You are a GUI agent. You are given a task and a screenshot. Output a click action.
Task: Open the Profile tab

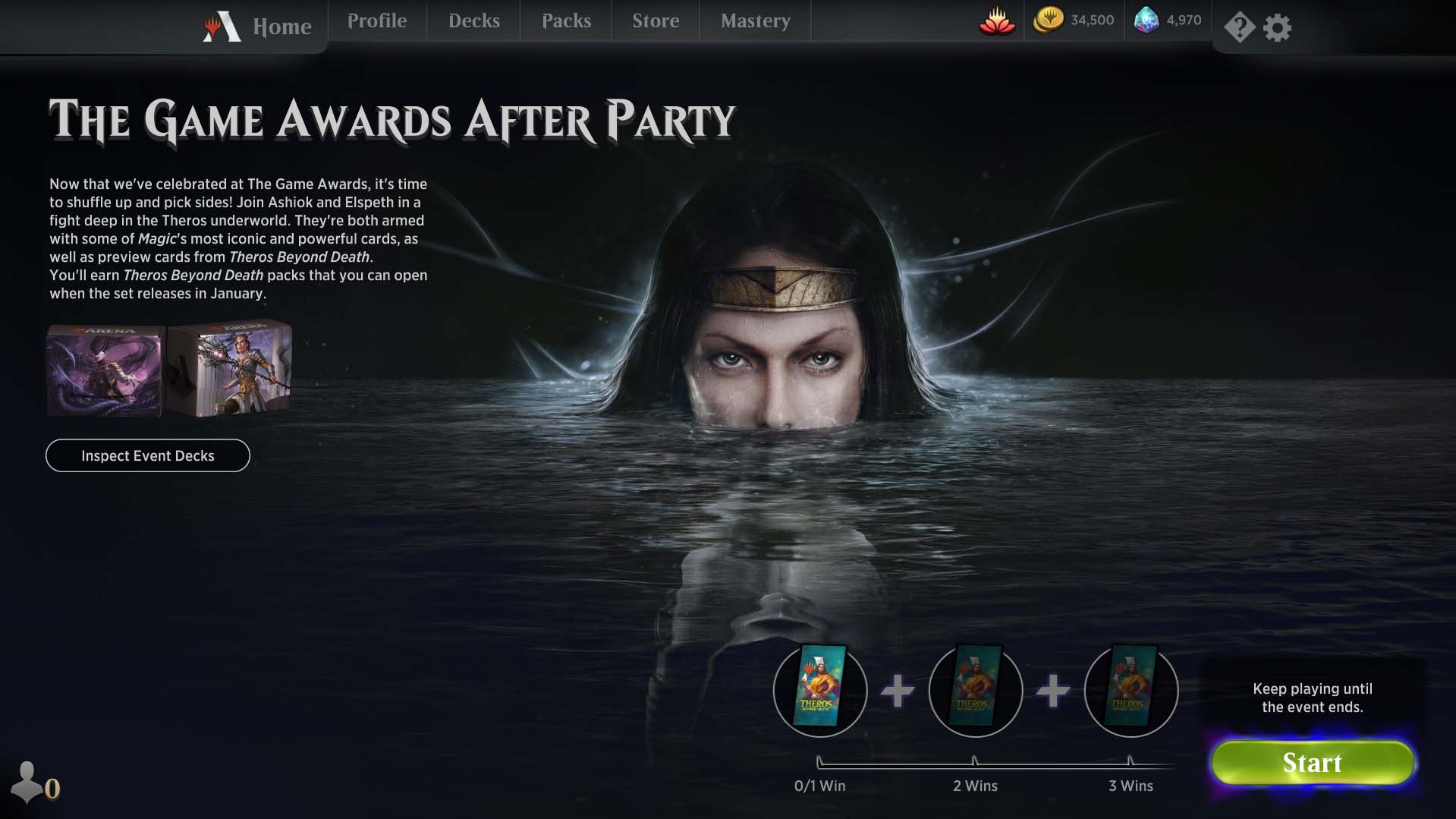[377, 21]
